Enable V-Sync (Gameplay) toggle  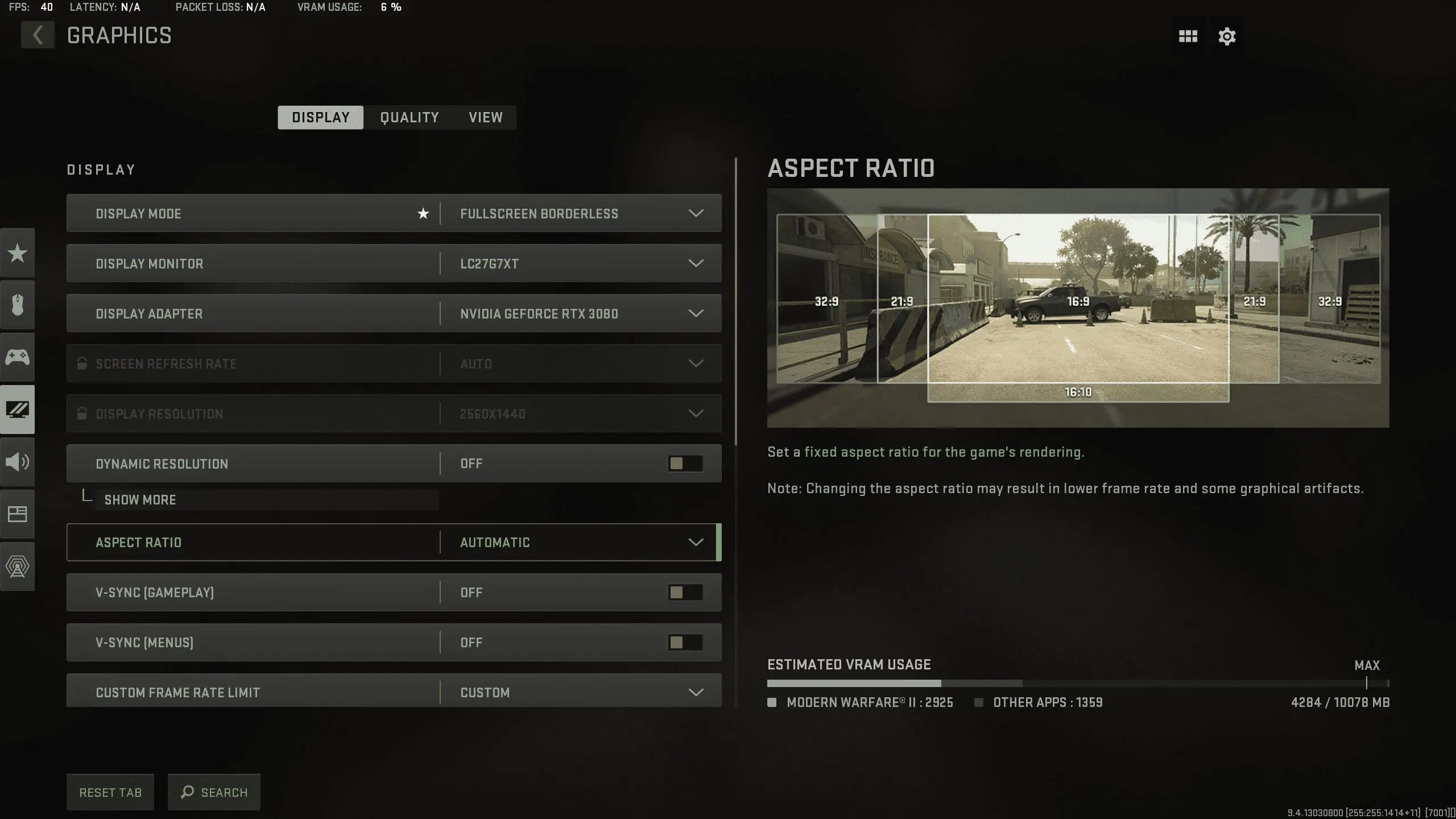tap(685, 592)
